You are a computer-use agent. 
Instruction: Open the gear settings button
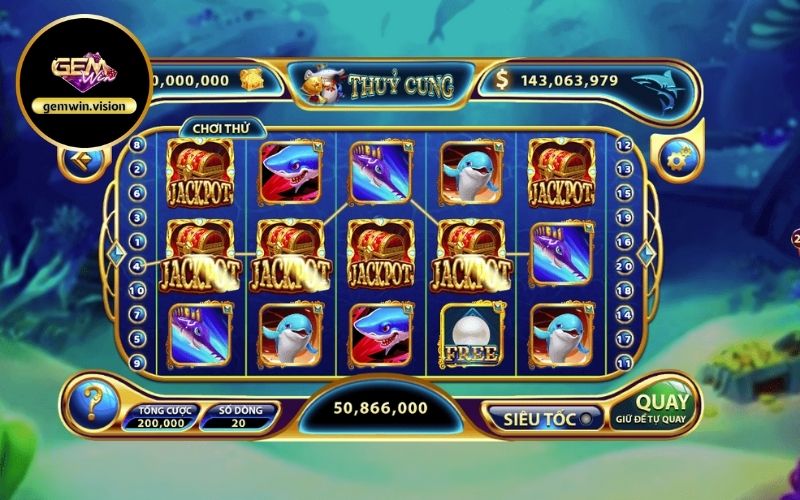(679, 155)
